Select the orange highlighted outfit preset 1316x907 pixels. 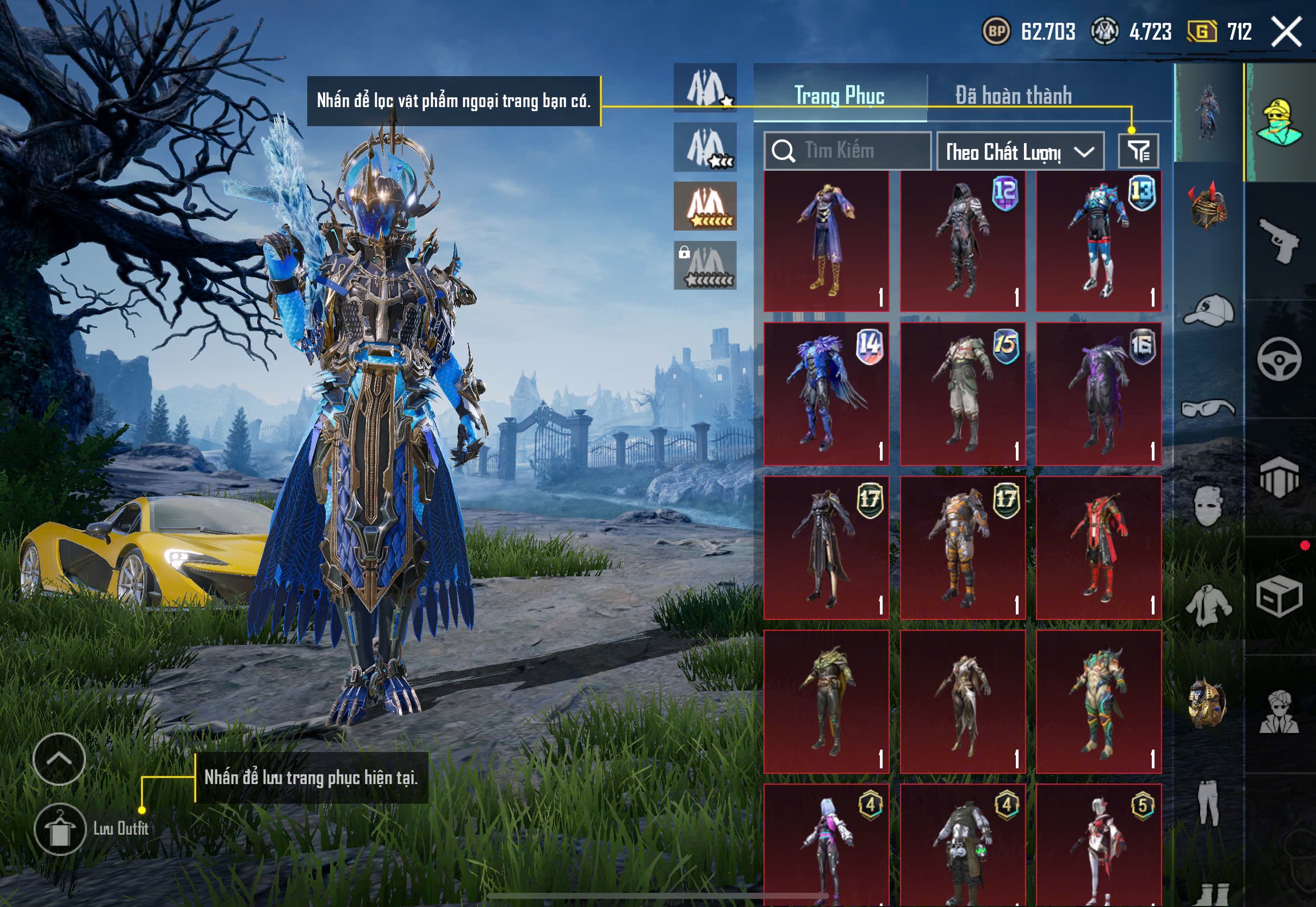click(705, 206)
